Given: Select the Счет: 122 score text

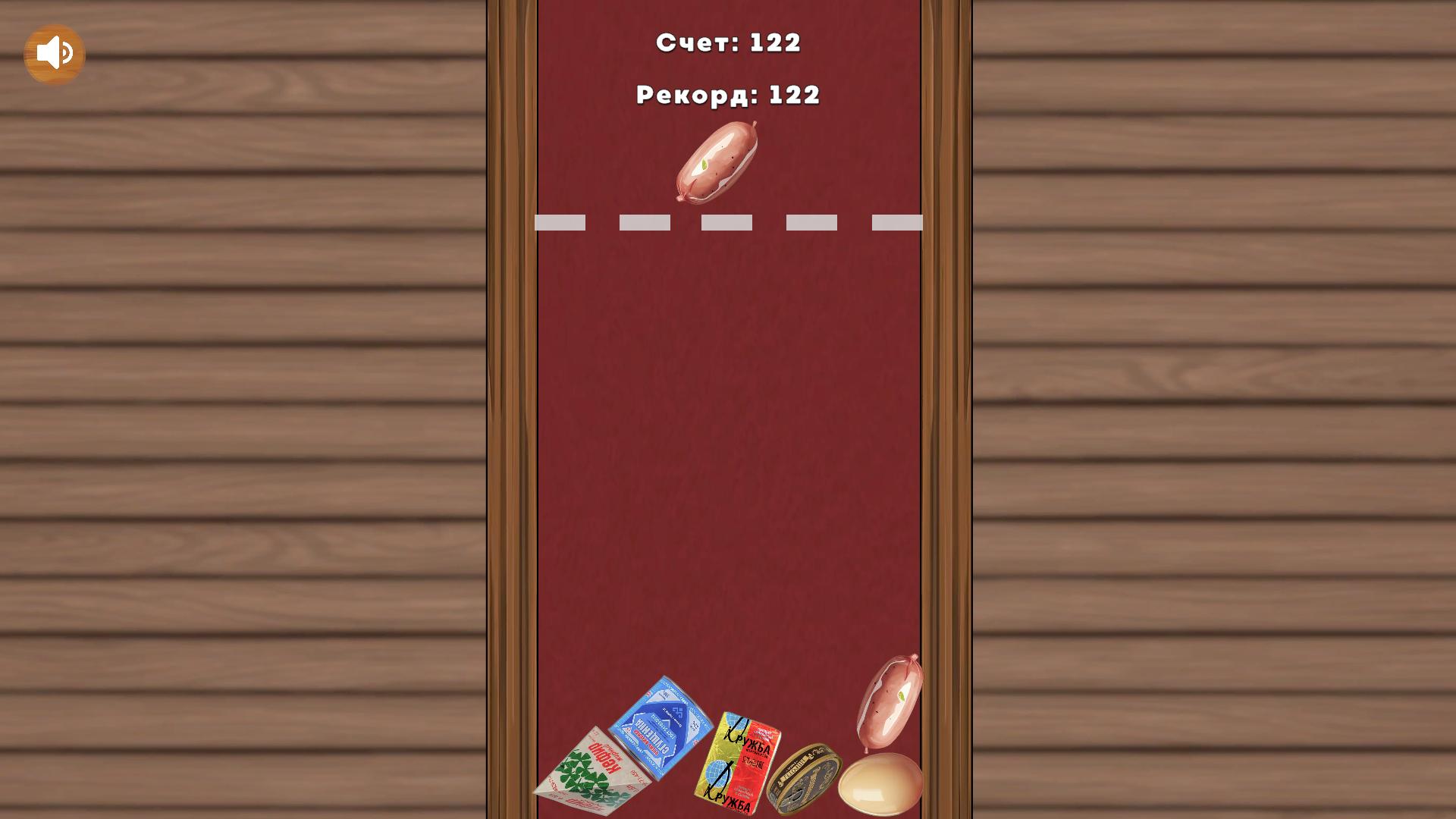Looking at the screenshot, I should tap(729, 43).
